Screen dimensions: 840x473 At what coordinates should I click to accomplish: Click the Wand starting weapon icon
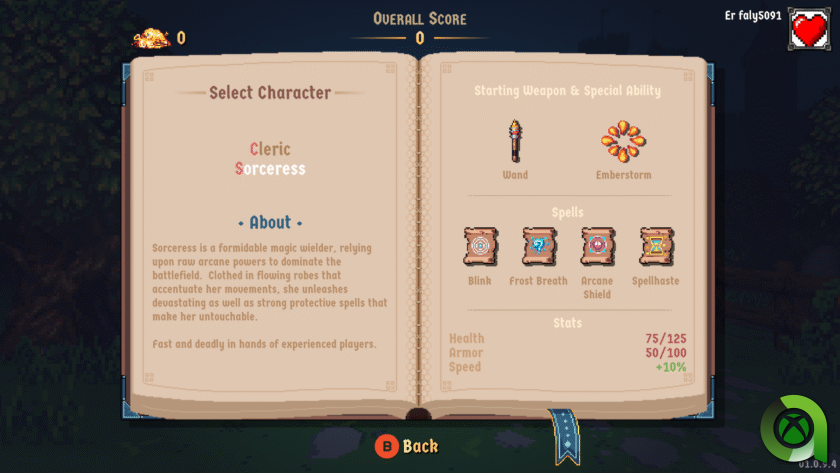coord(515,141)
